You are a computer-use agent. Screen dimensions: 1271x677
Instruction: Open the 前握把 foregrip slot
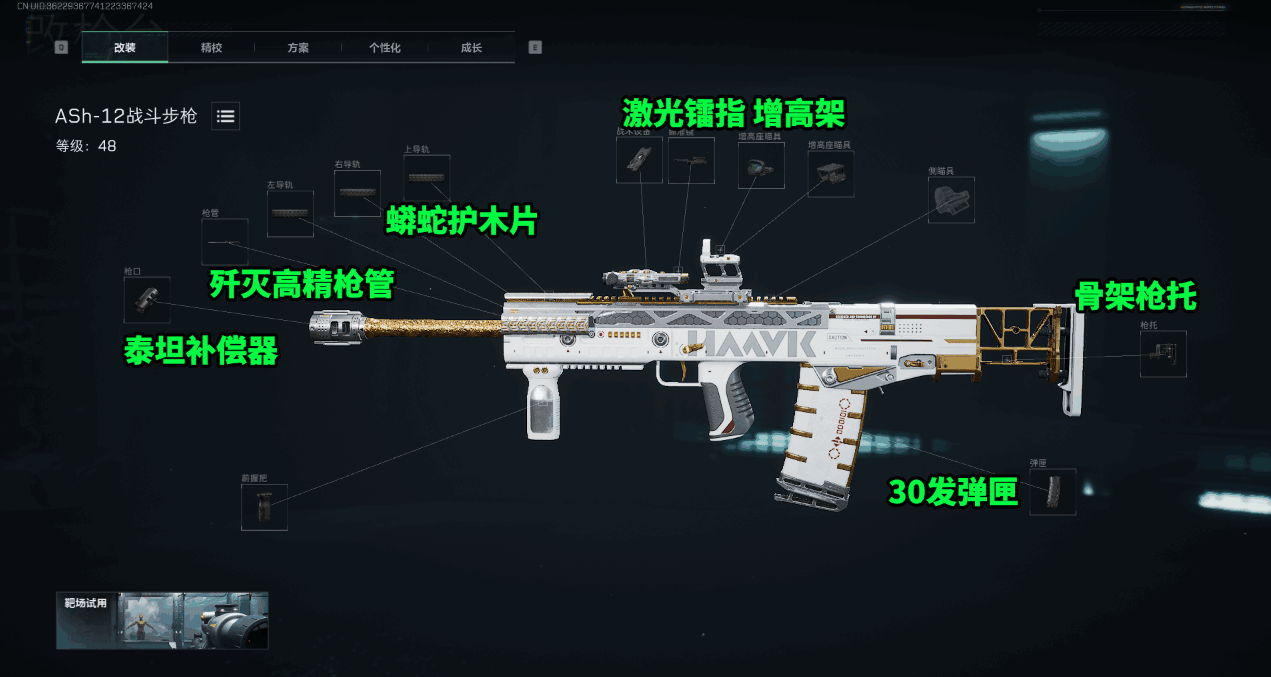point(264,507)
